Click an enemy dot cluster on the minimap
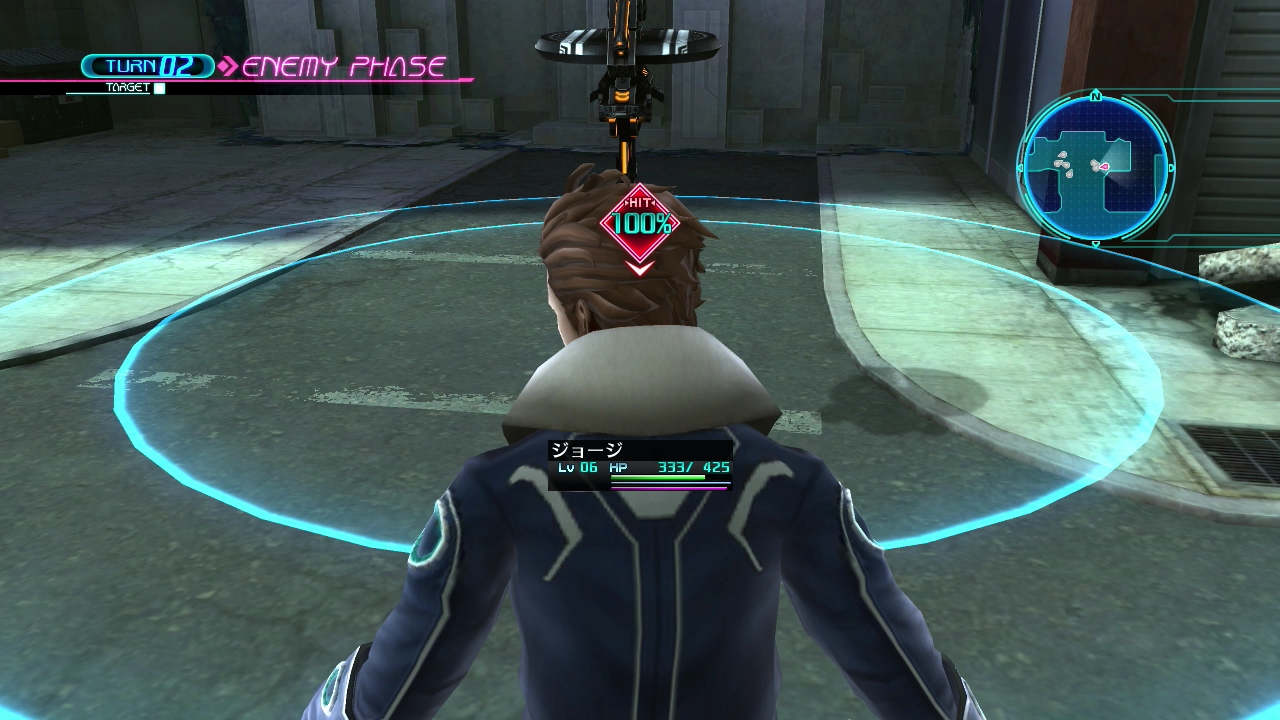This screenshot has width=1280, height=720. (1062, 163)
